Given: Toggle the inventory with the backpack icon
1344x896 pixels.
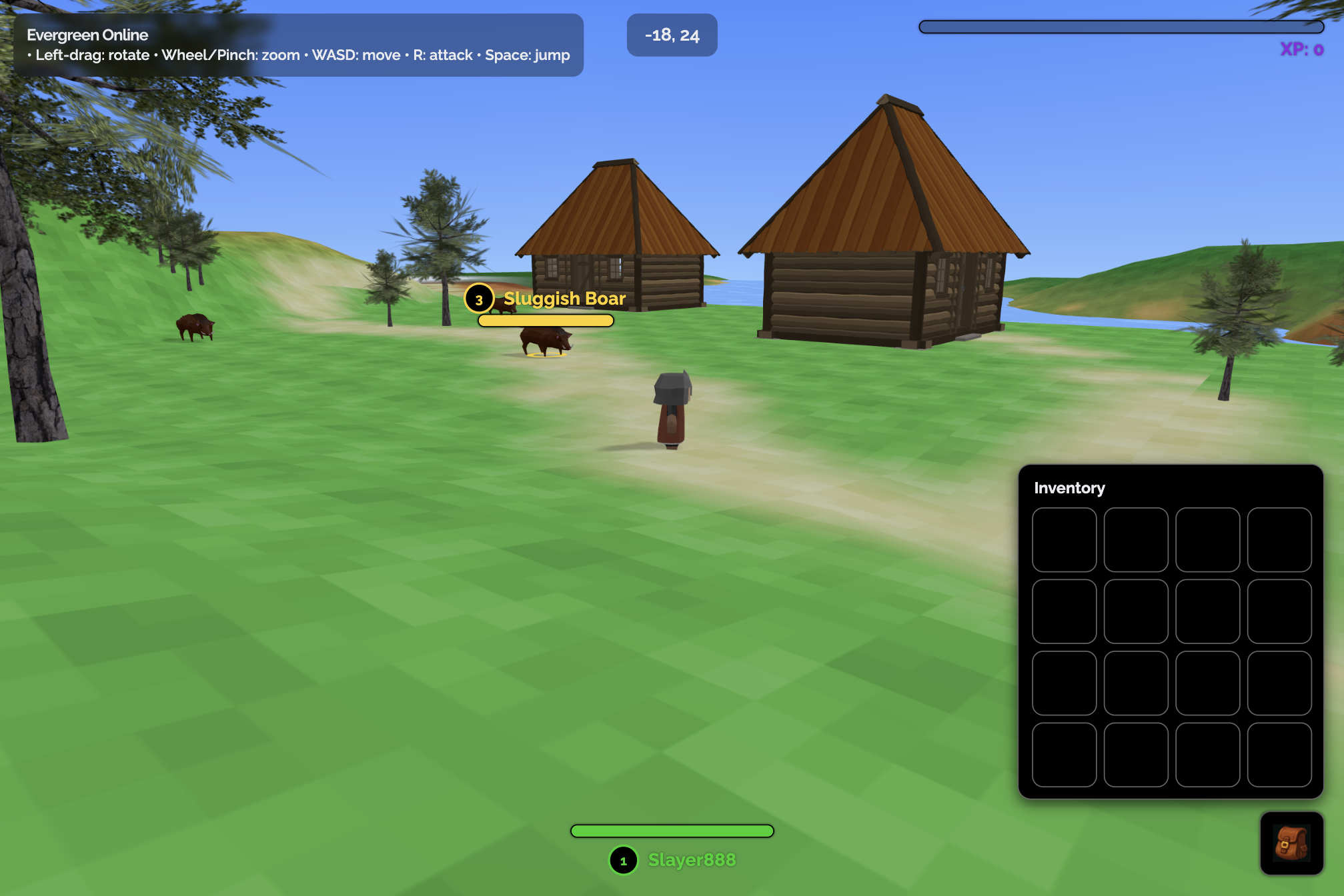Looking at the screenshot, I should tap(1291, 843).
